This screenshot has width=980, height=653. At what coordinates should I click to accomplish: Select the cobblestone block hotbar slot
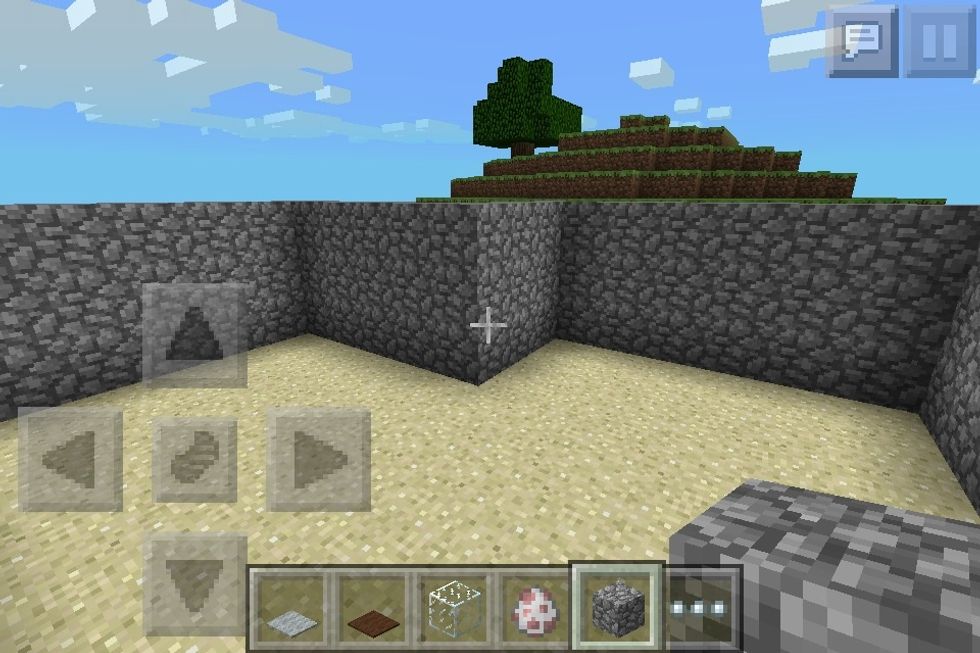click(616, 605)
